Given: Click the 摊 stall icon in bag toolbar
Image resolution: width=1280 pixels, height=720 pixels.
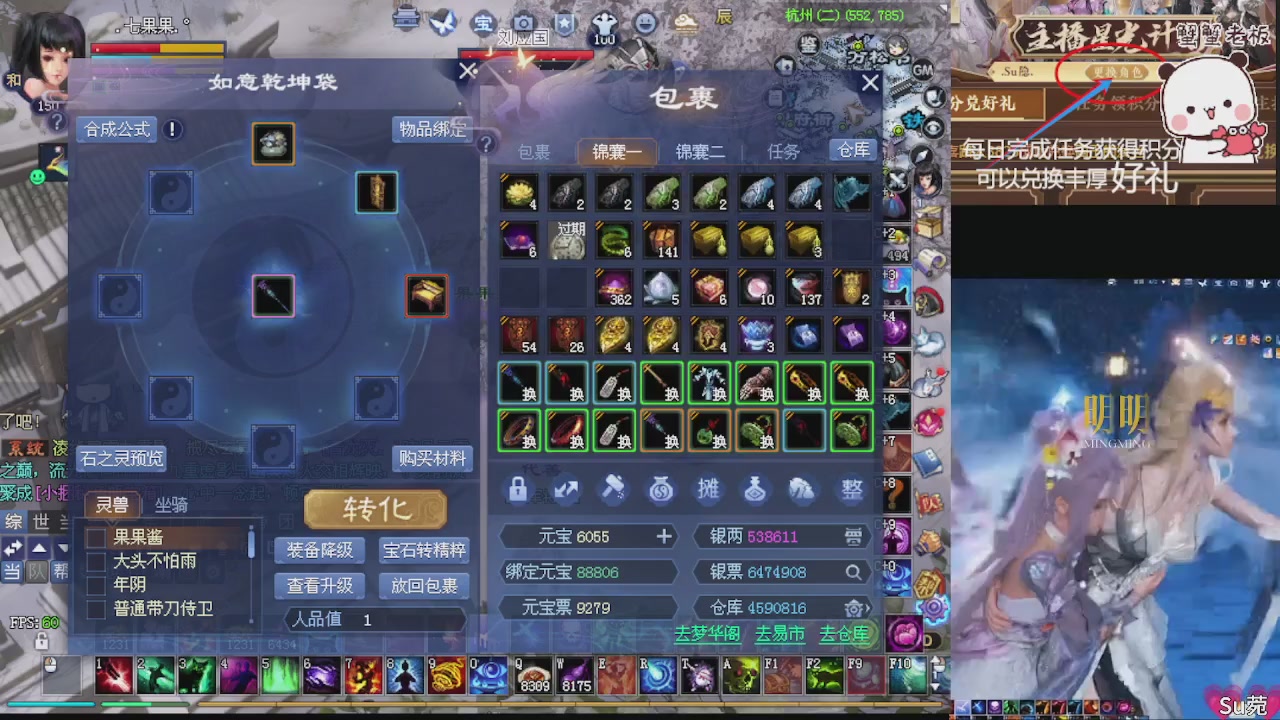Looking at the screenshot, I should point(708,489).
